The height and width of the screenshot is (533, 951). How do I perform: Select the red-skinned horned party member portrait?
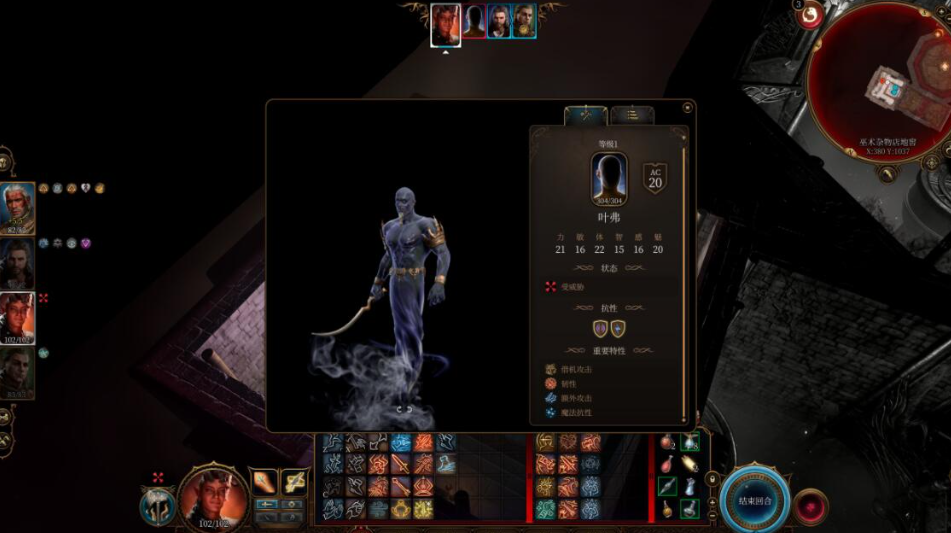tap(17, 318)
